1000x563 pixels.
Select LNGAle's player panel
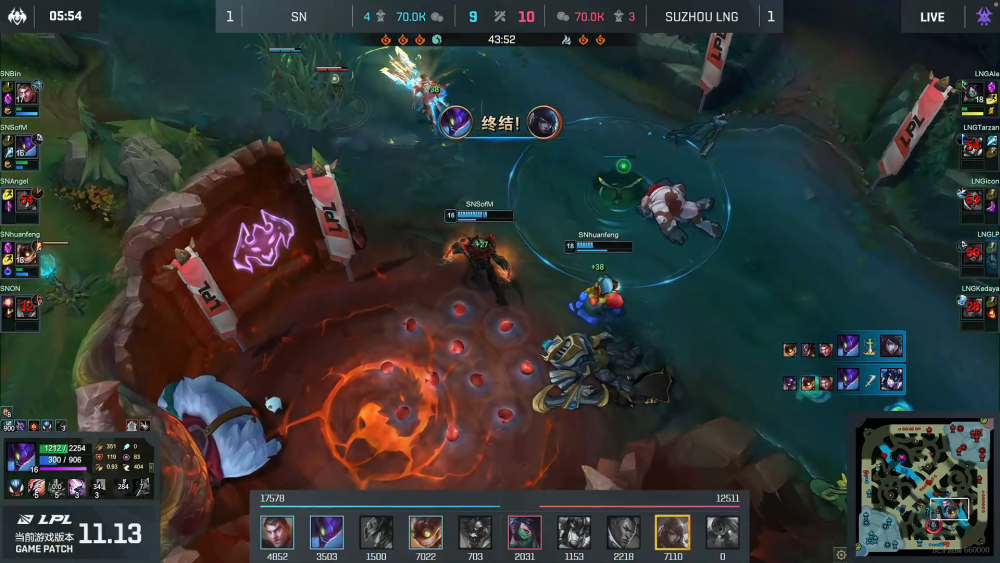pyautogui.click(x=979, y=96)
